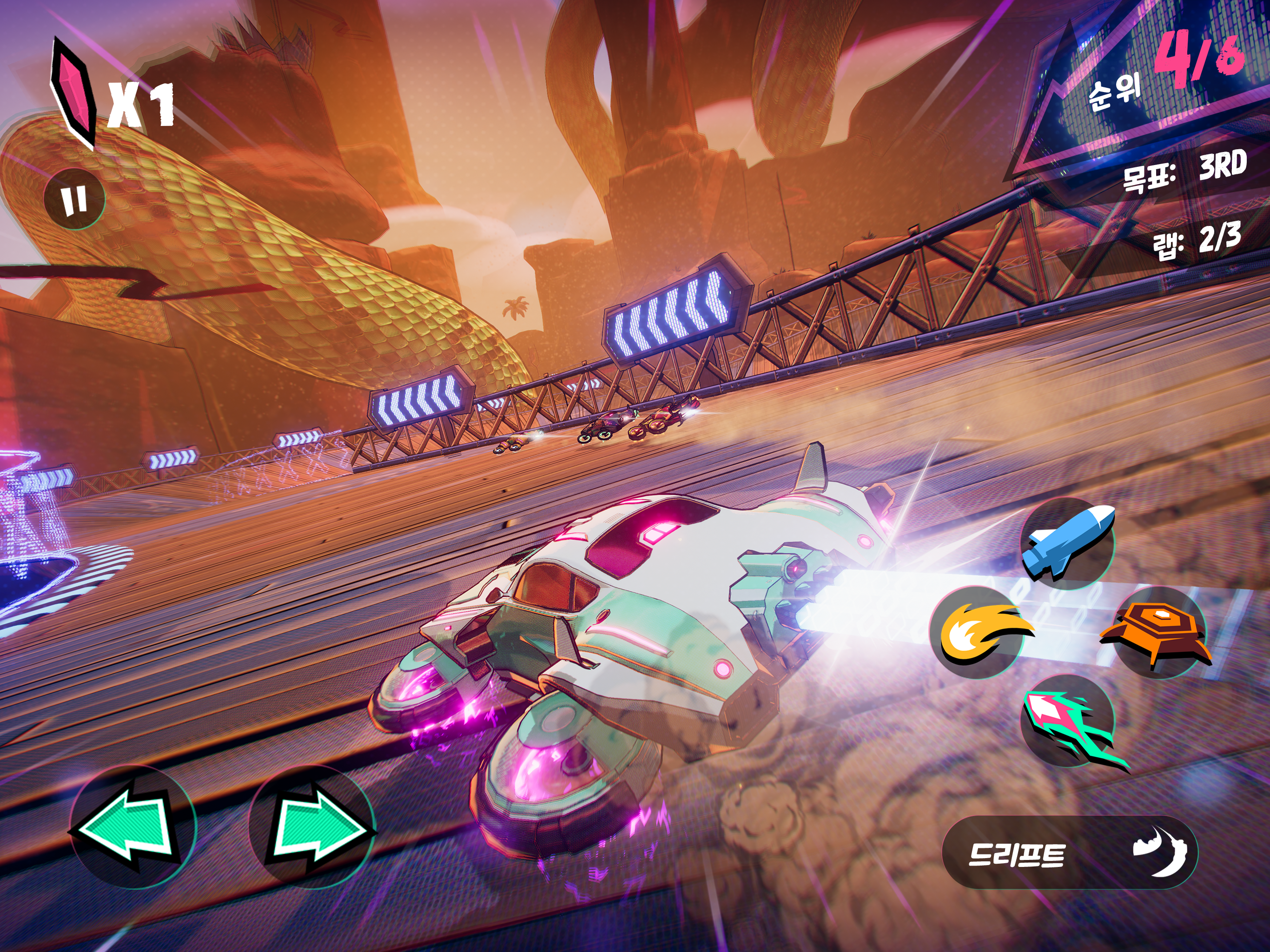
Task: Steer right with the right arrow
Action: click(312, 828)
